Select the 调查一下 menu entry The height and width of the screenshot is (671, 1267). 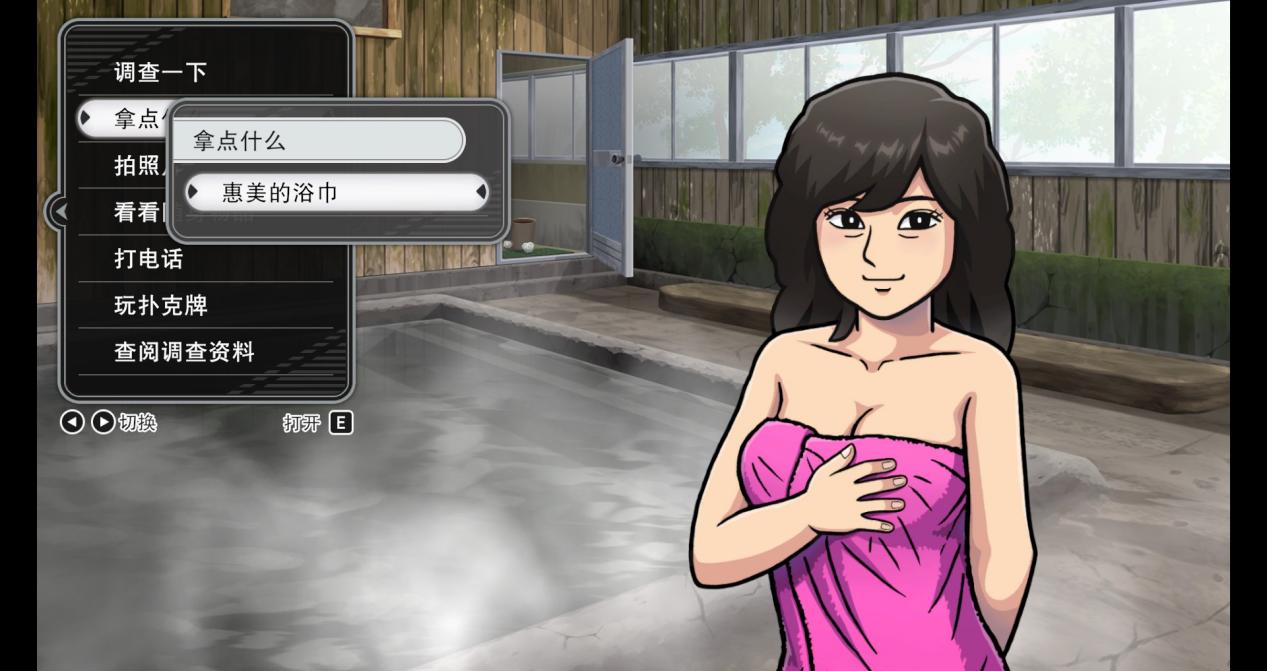160,72
